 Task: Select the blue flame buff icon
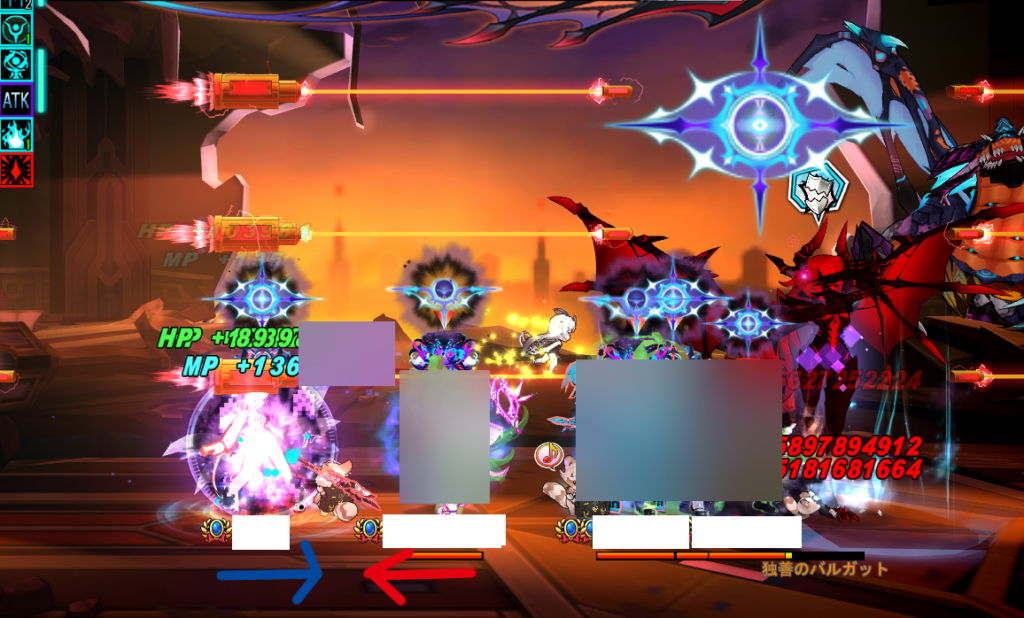(16, 134)
